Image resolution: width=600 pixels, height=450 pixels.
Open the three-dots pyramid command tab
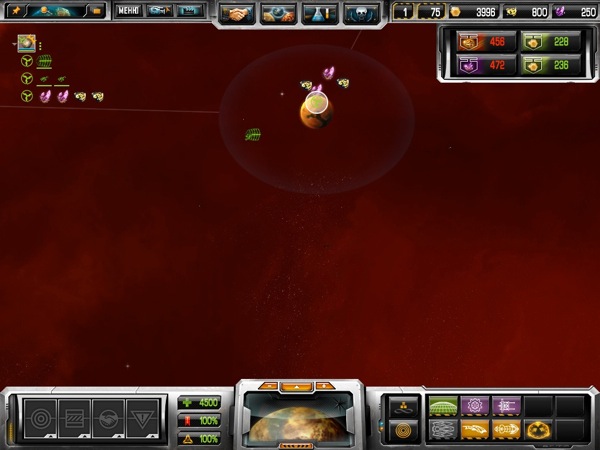click(x=405, y=407)
